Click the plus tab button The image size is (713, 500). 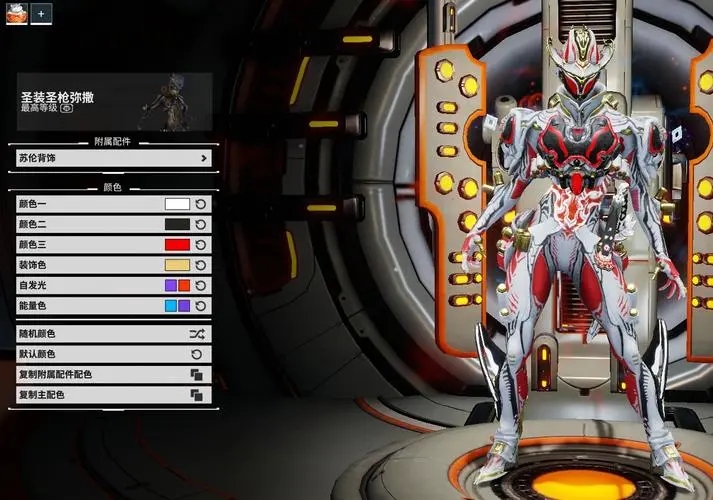[x=43, y=14]
